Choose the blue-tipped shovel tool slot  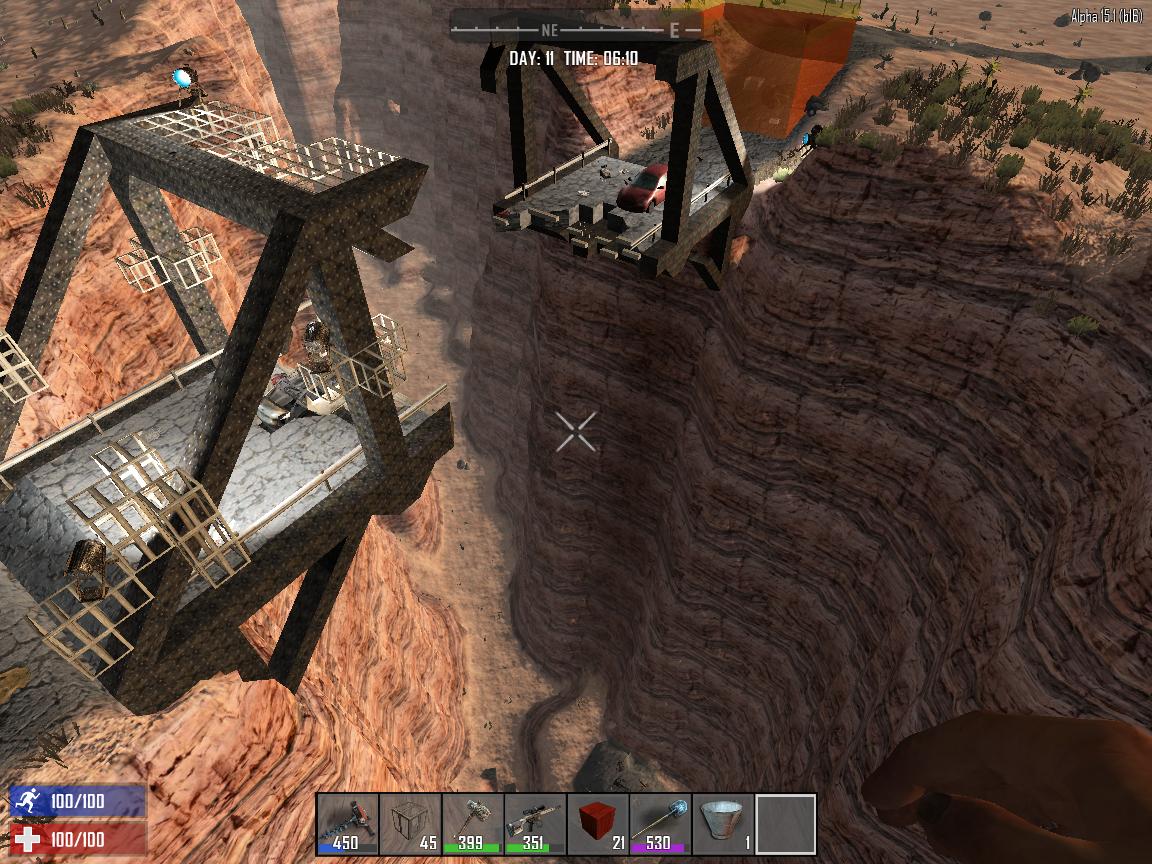click(x=660, y=825)
